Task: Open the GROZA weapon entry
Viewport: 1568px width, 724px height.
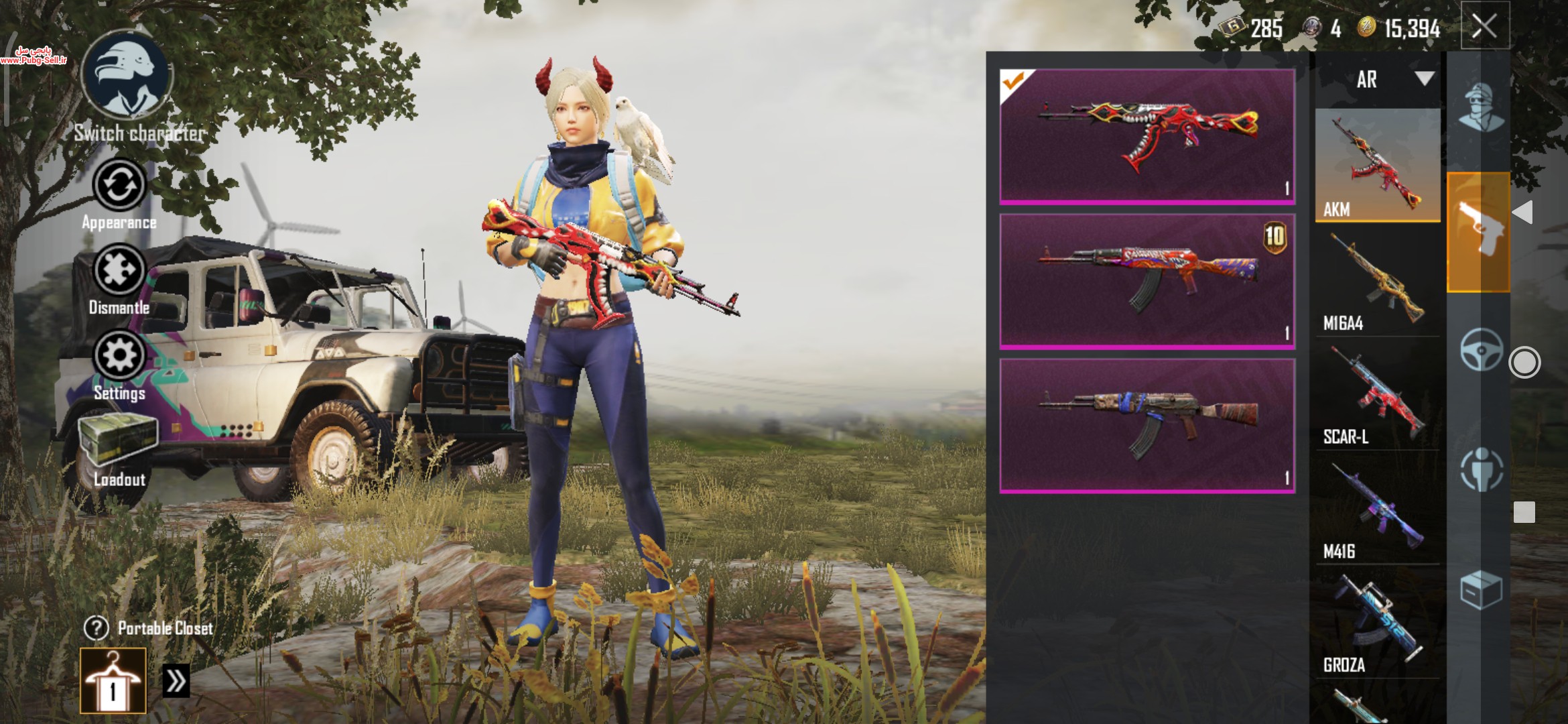Action: [1377, 623]
